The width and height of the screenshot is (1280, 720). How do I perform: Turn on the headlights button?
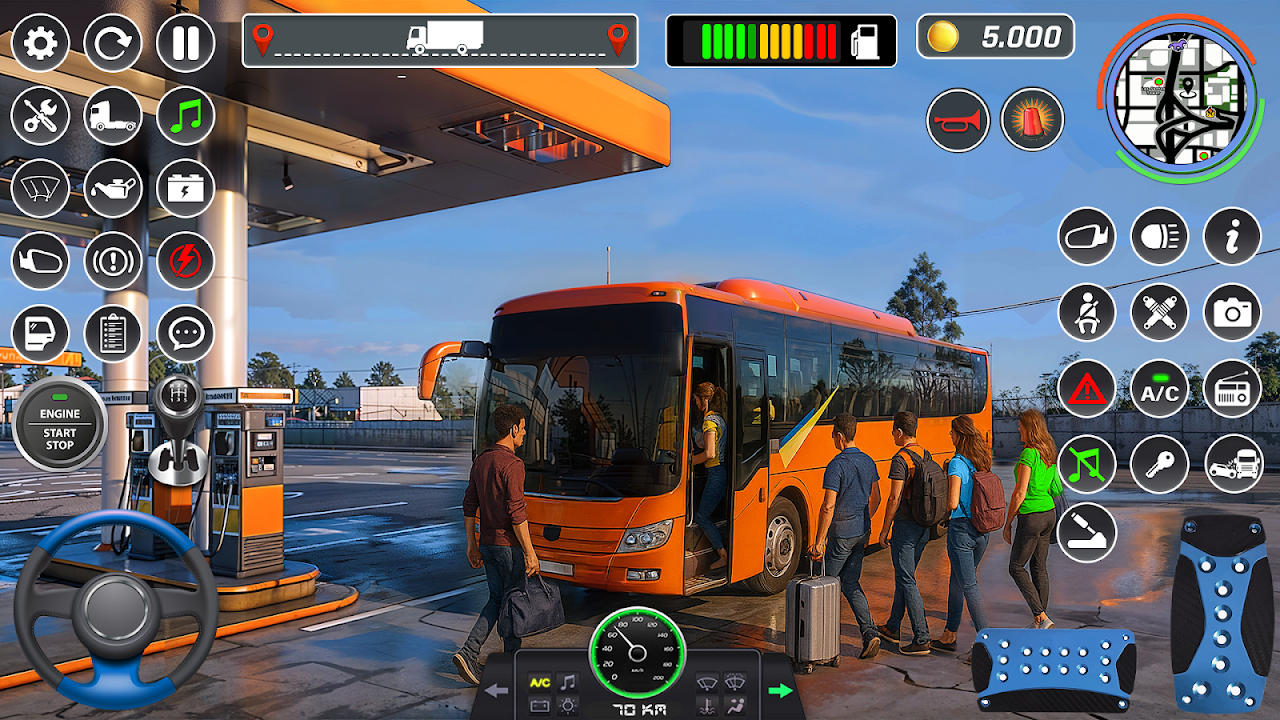coord(1159,237)
